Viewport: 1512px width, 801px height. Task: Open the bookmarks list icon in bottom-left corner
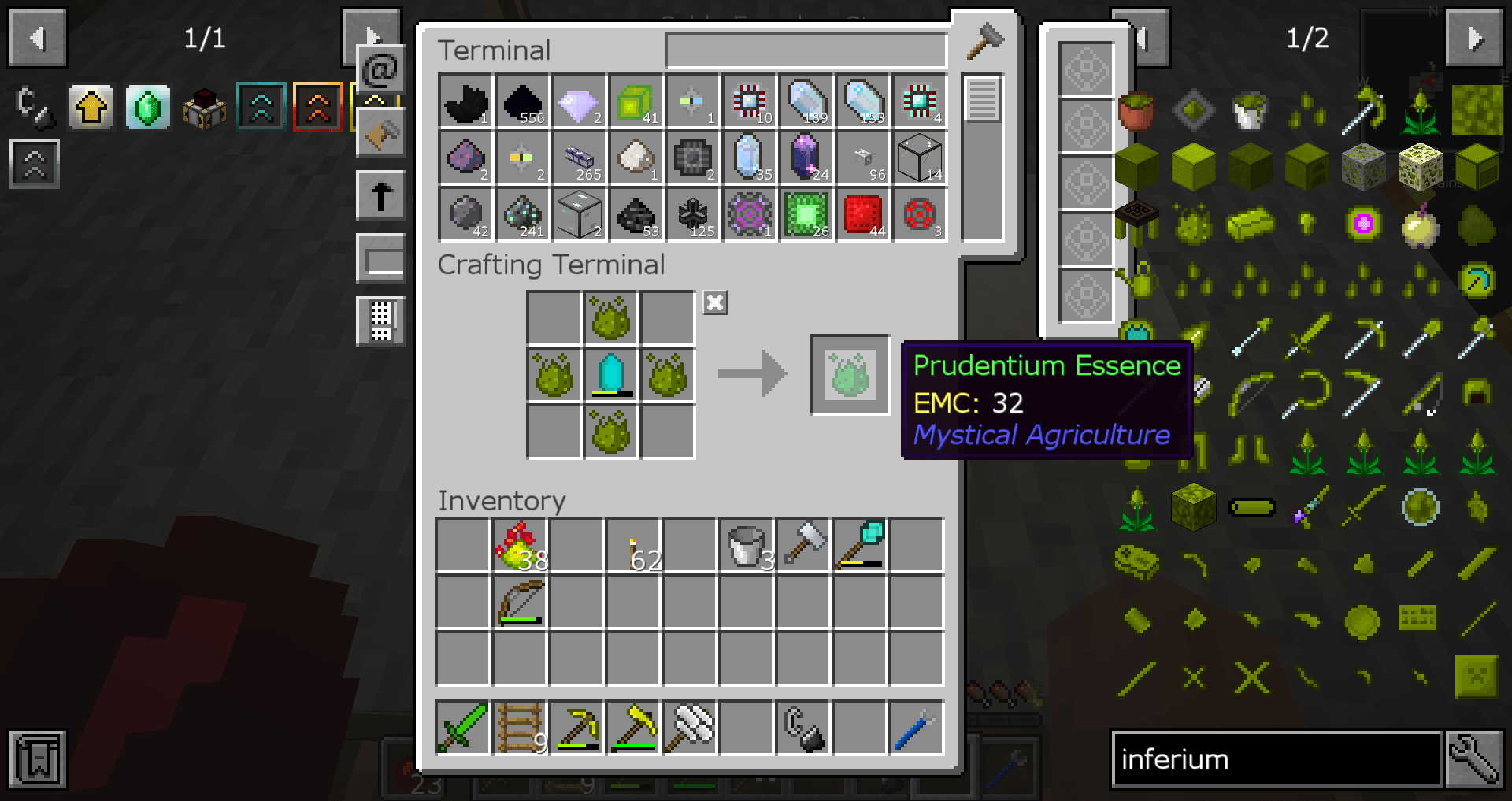point(37,759)
